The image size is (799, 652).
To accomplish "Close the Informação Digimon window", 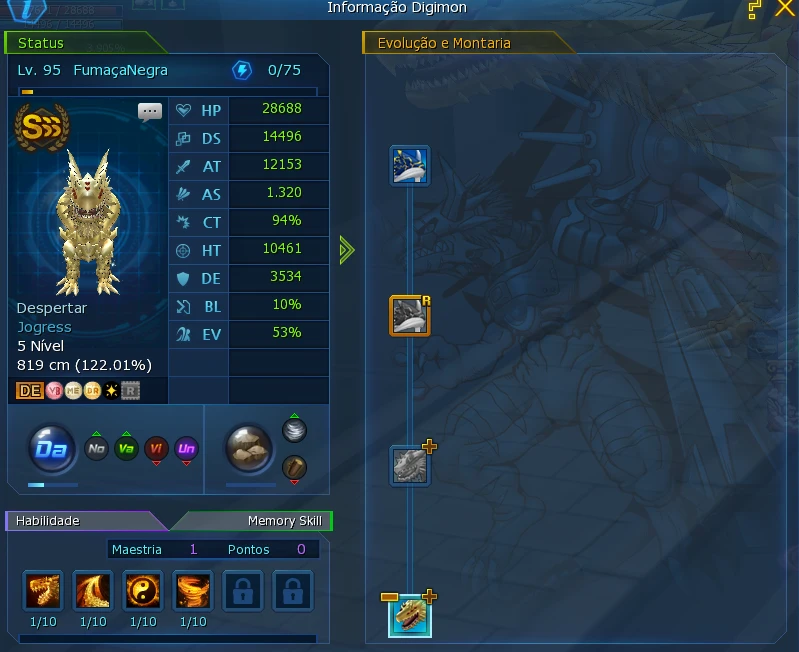I will tap(785, 9).
